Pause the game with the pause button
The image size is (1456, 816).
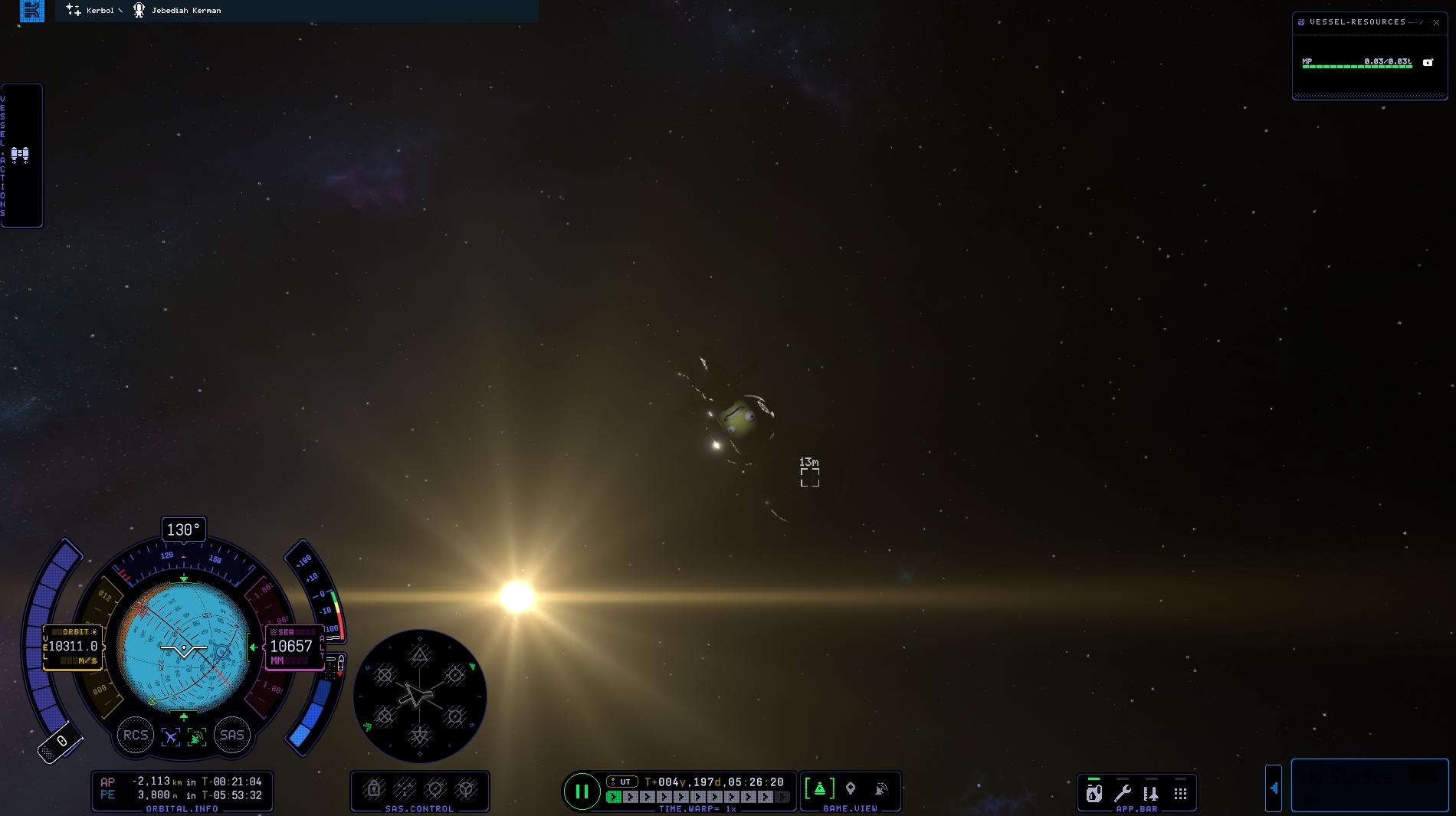582,791
